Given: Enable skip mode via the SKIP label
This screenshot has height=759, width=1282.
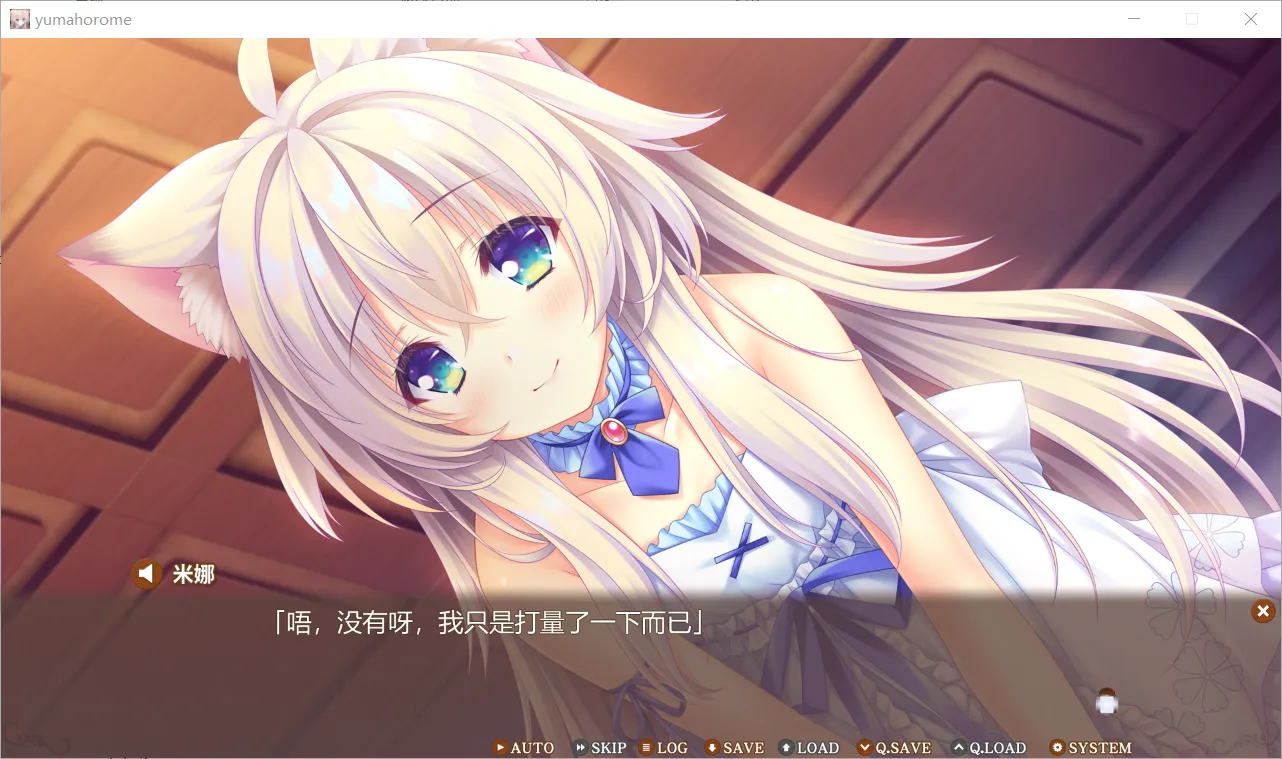Looking at the screenshot, I should 607,747.
